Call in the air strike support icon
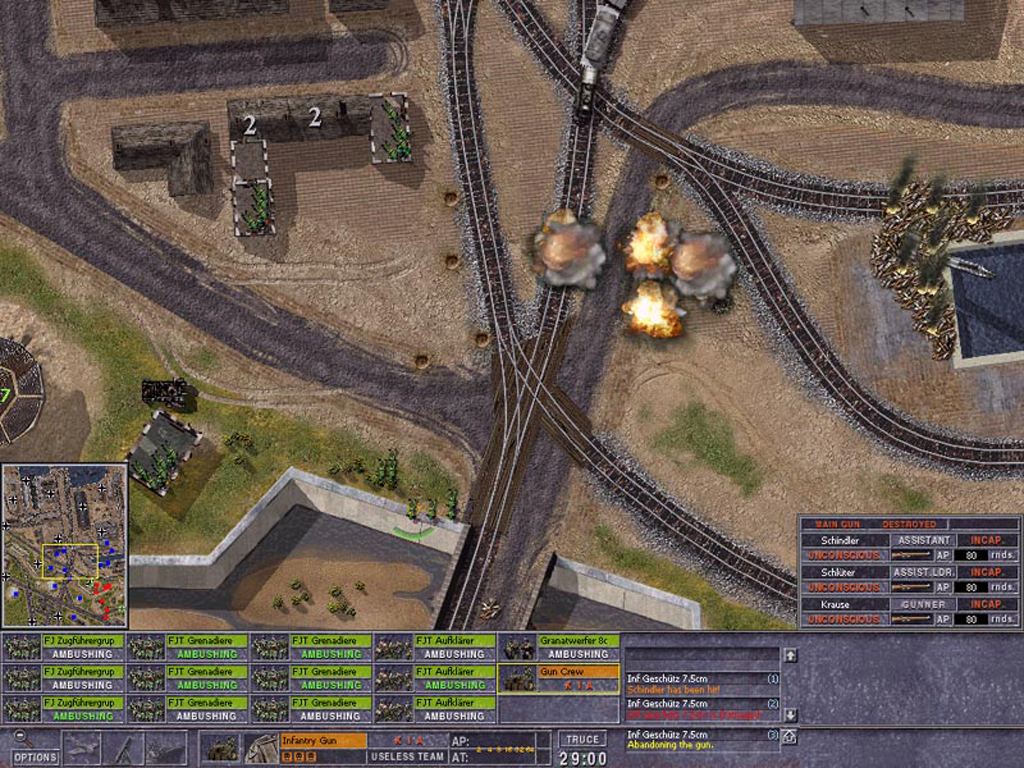 click(x=82, y=748)
